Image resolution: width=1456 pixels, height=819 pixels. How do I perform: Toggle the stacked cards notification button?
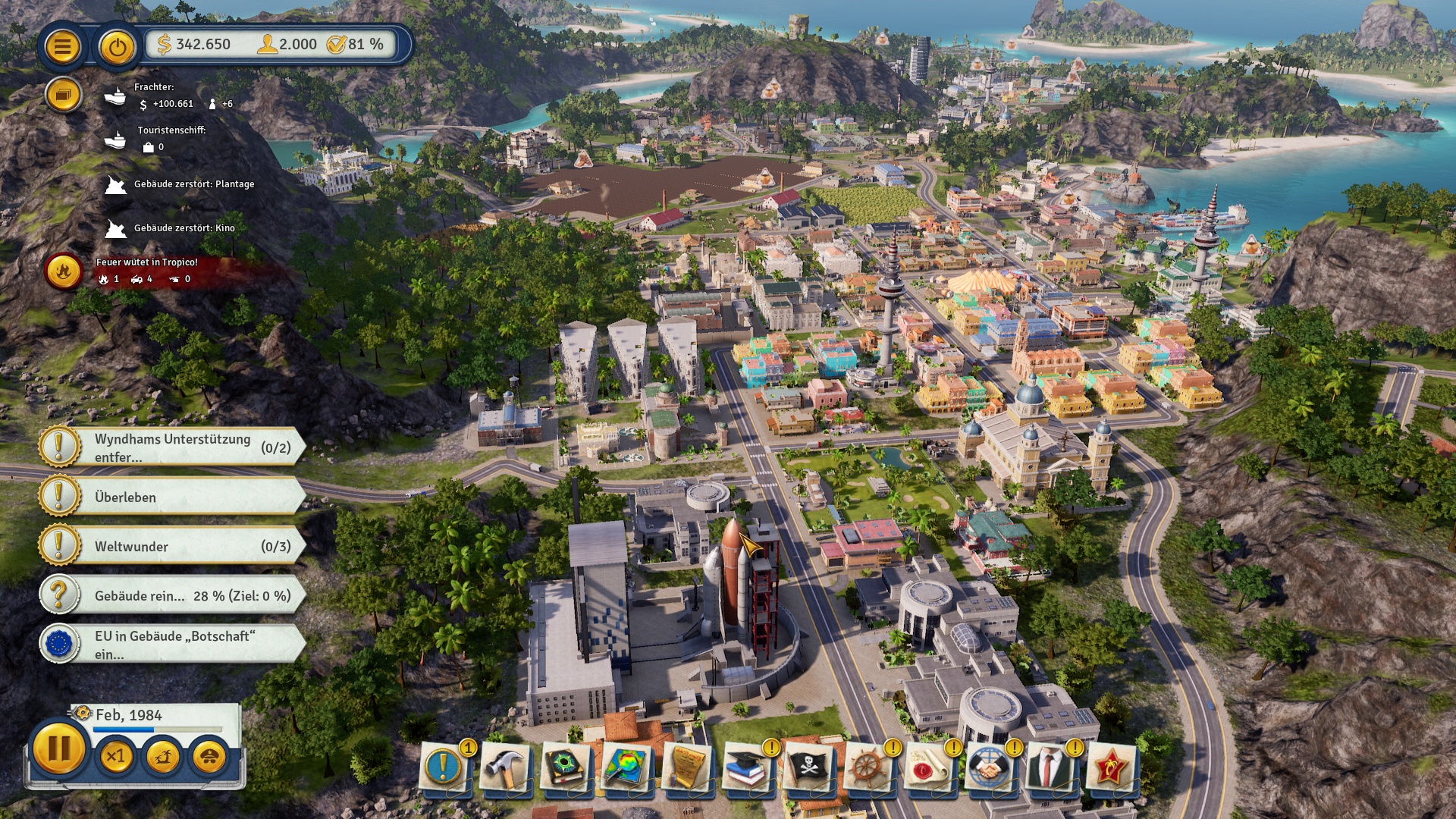(x=63, y=95)
